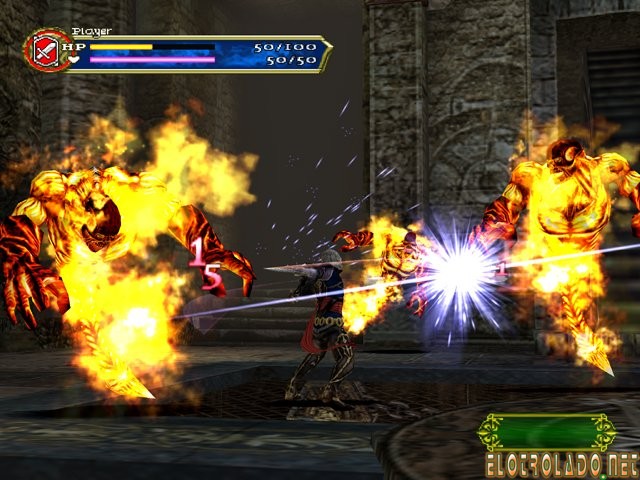
Task: Open the ELOTROLADO.NET watermark link
Action: coord(559,464)
